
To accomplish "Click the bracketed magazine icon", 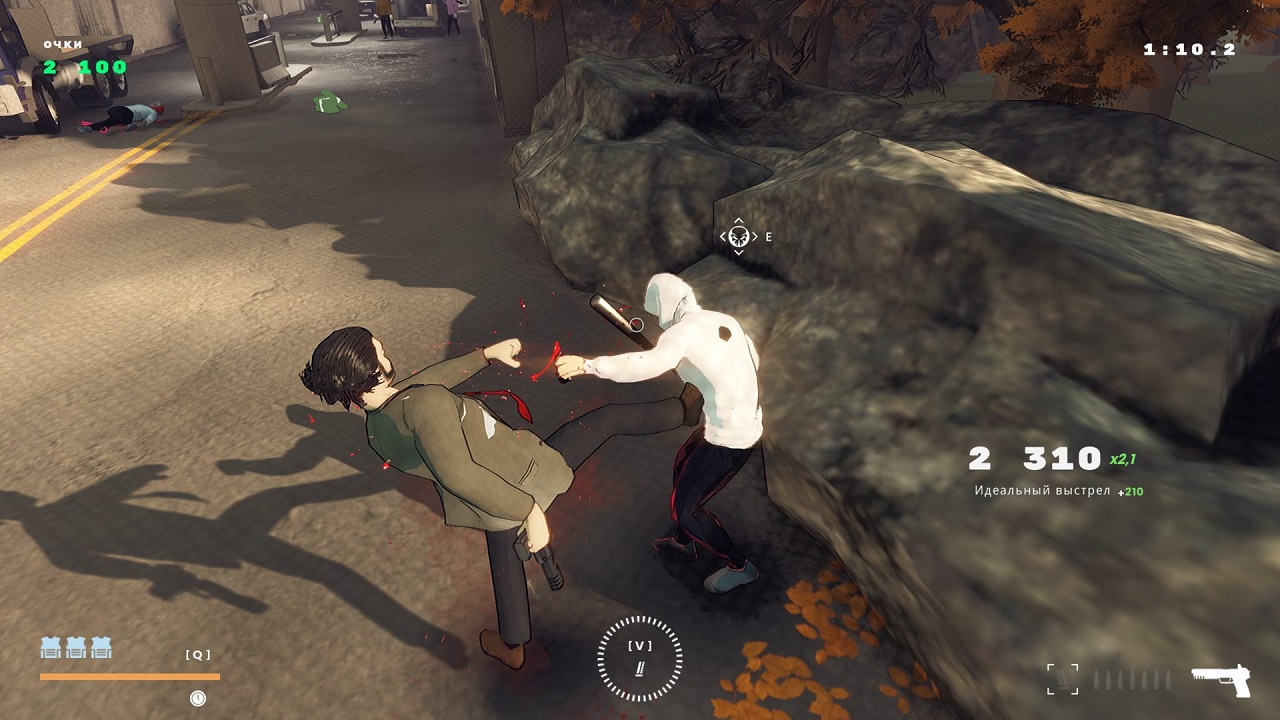I will (x=1063, y=679).
